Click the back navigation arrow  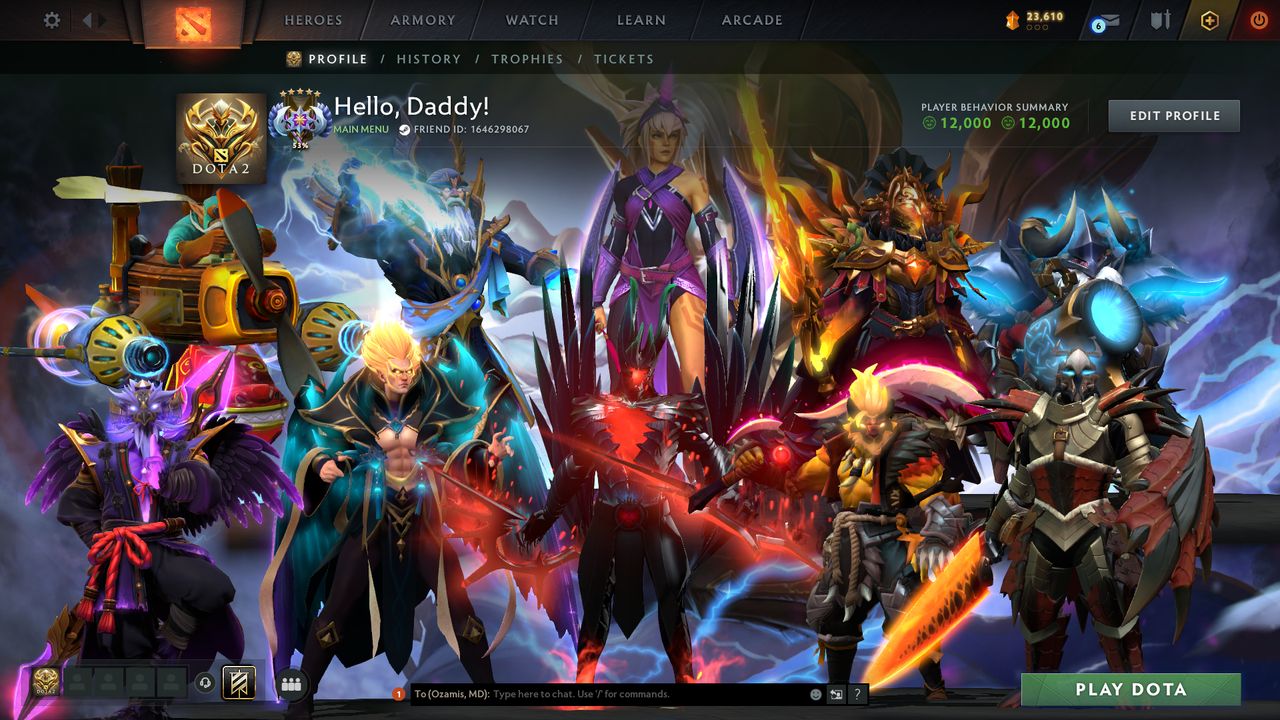(89, 20)
